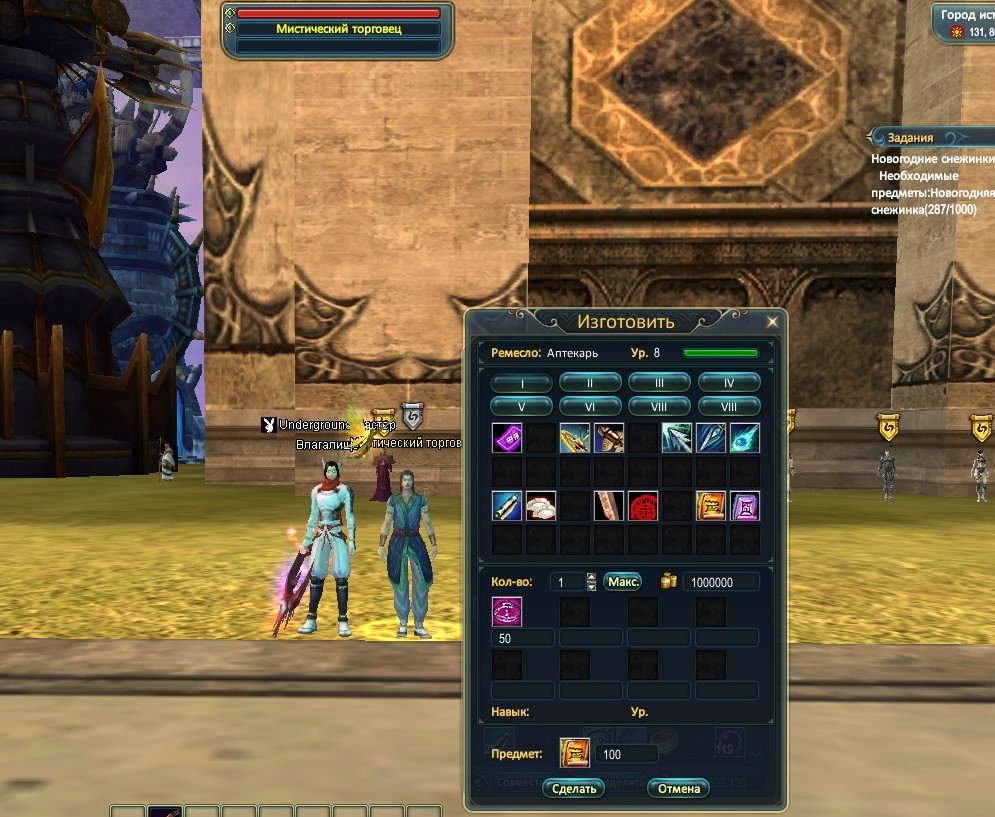Screen dimensions: 995x817
Task: Switch to the tier VI tab
Action: point(590,407)
